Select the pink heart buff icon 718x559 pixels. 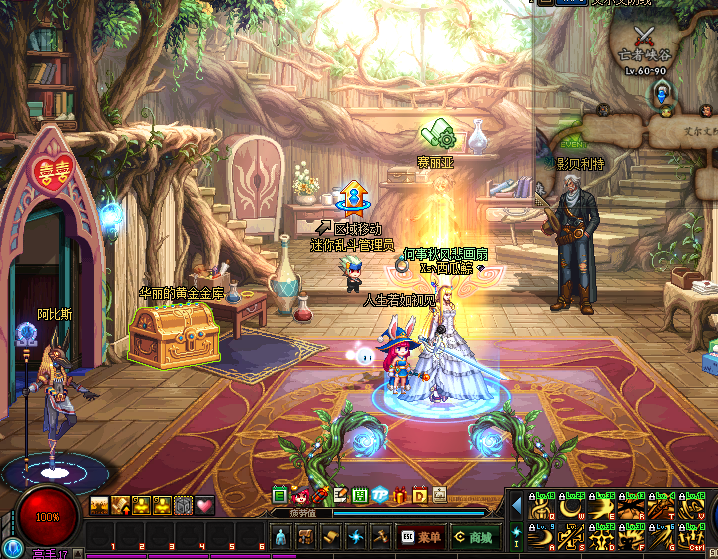coord(205,505)
